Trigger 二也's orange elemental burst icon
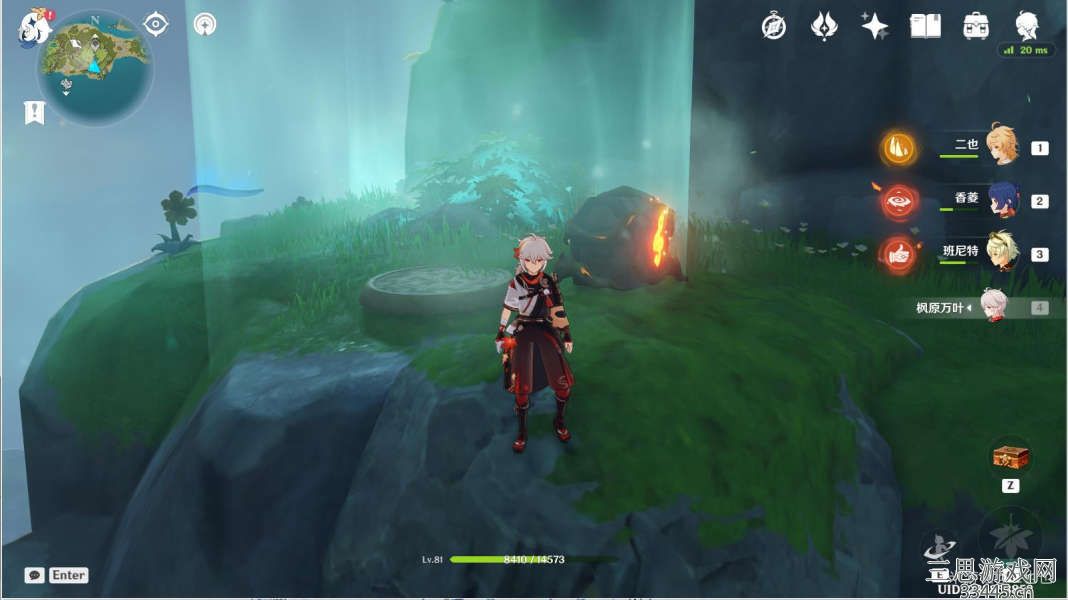Screen dimensions: 1068x600 pos(898,148)
